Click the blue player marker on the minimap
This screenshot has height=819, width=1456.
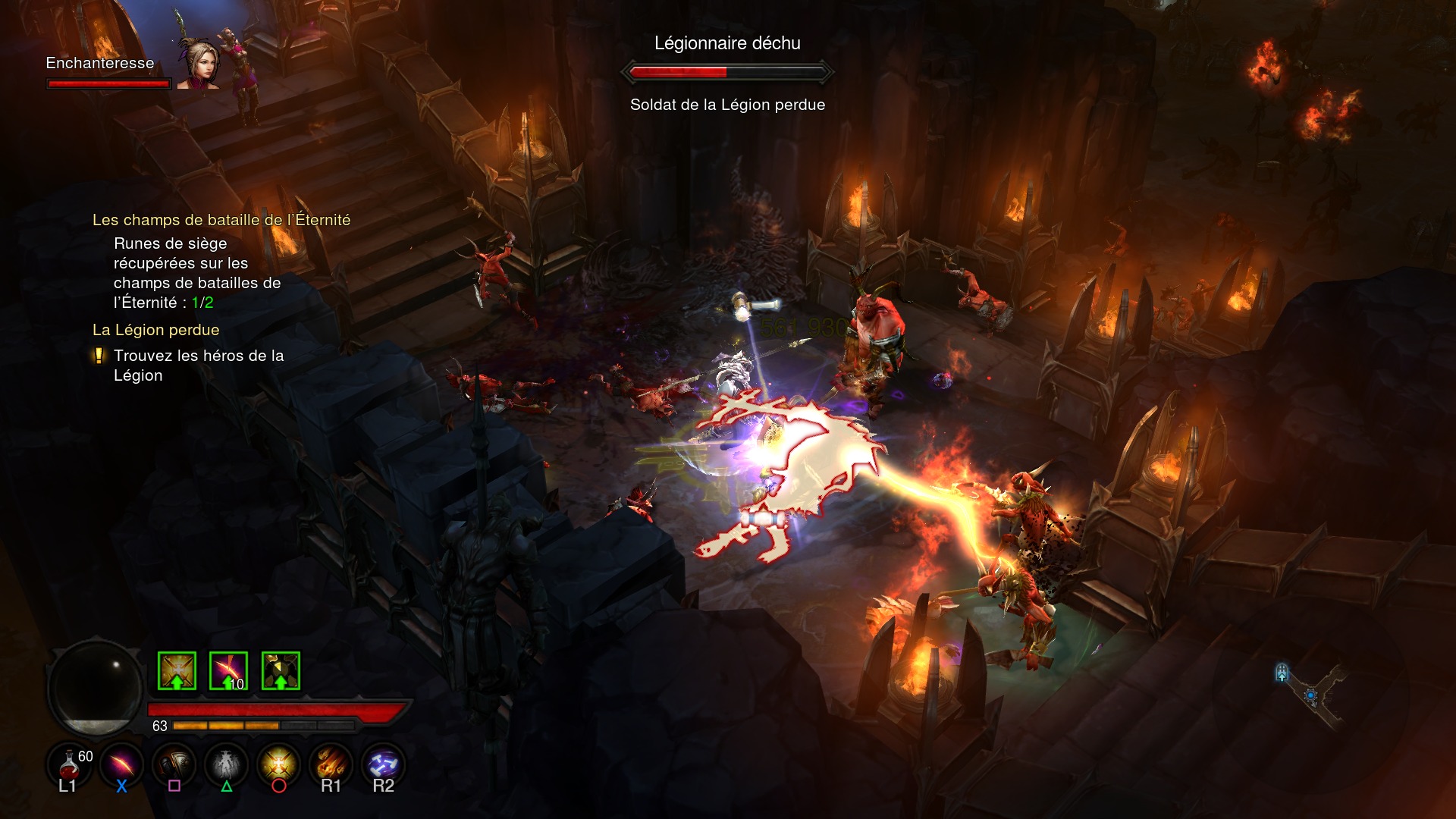pyautogui.click(x=1310, y=695)
